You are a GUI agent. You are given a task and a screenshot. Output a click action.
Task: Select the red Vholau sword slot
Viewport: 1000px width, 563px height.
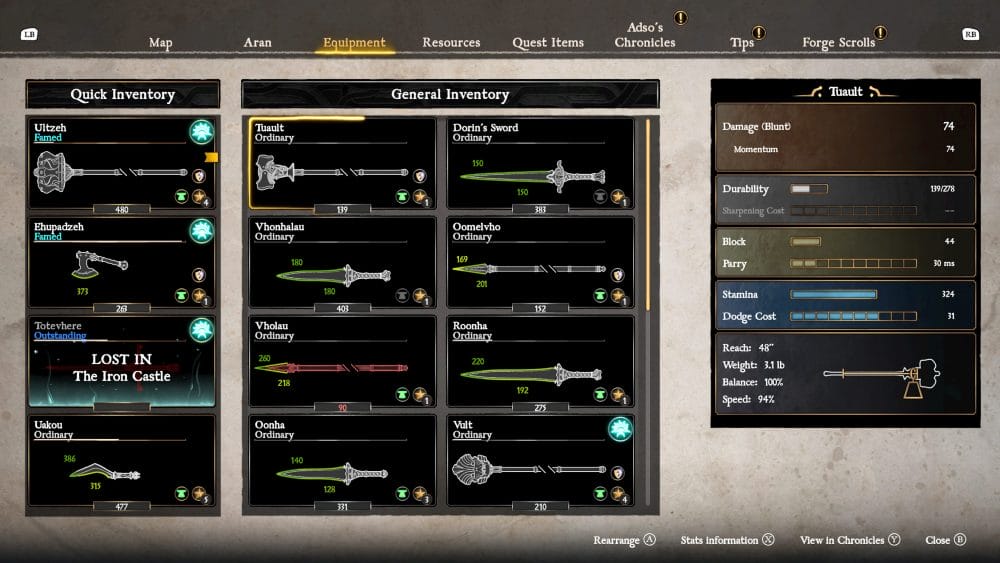click(x=341, y=362)
